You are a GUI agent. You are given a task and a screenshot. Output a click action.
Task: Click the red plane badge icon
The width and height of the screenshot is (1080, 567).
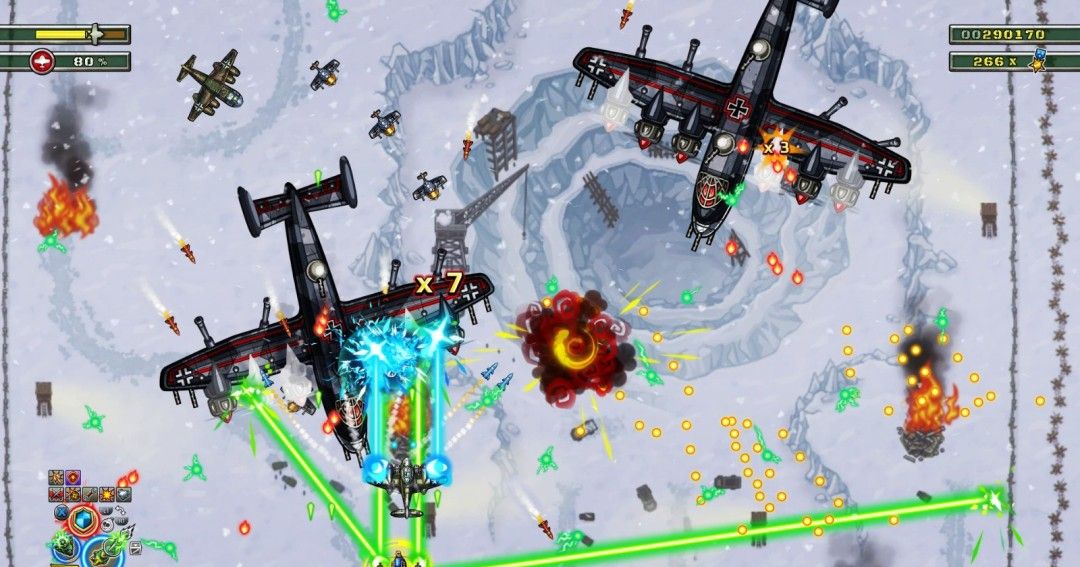point(42,62)
